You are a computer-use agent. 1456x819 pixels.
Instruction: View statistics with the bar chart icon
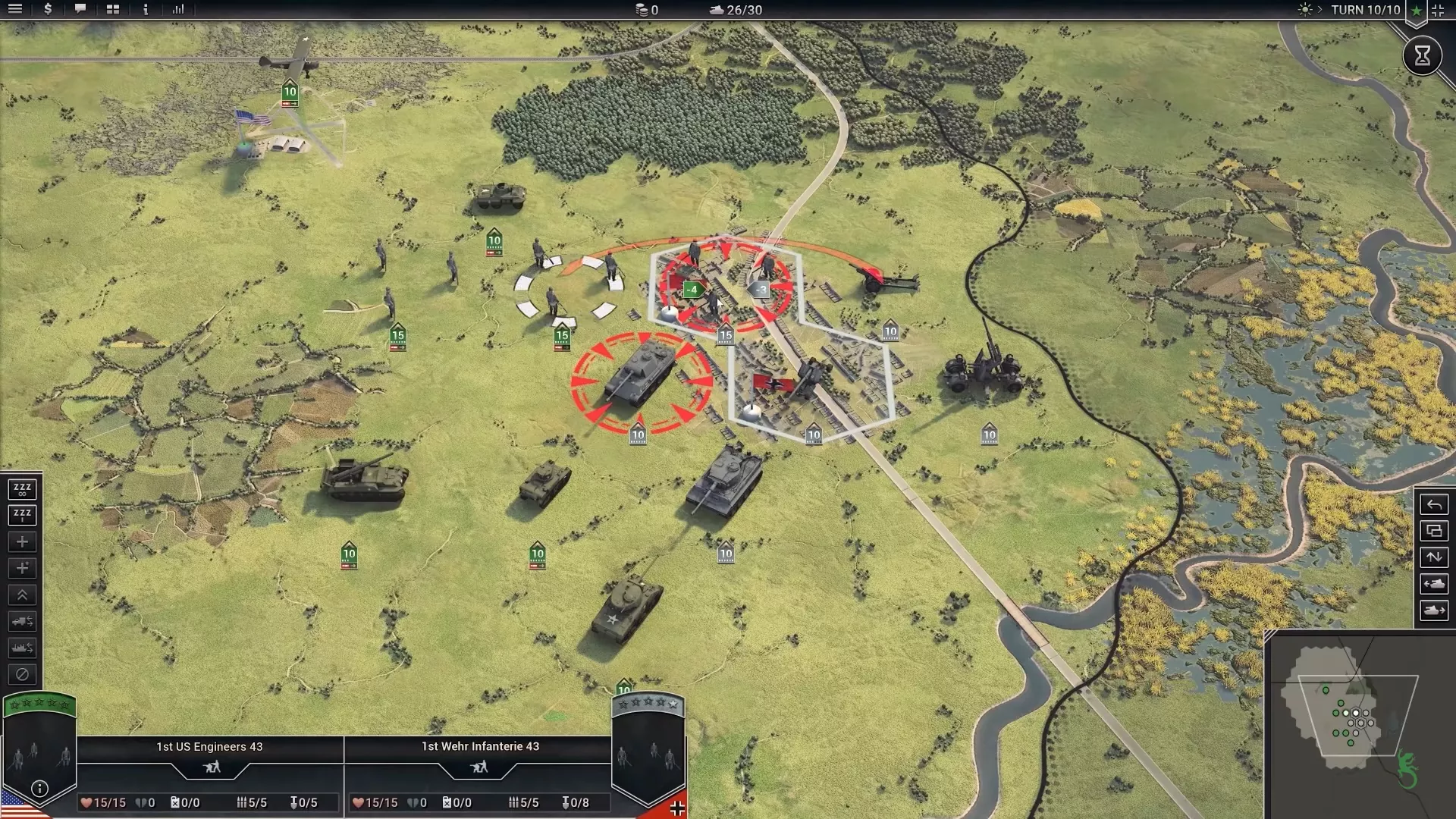[178, 10]
